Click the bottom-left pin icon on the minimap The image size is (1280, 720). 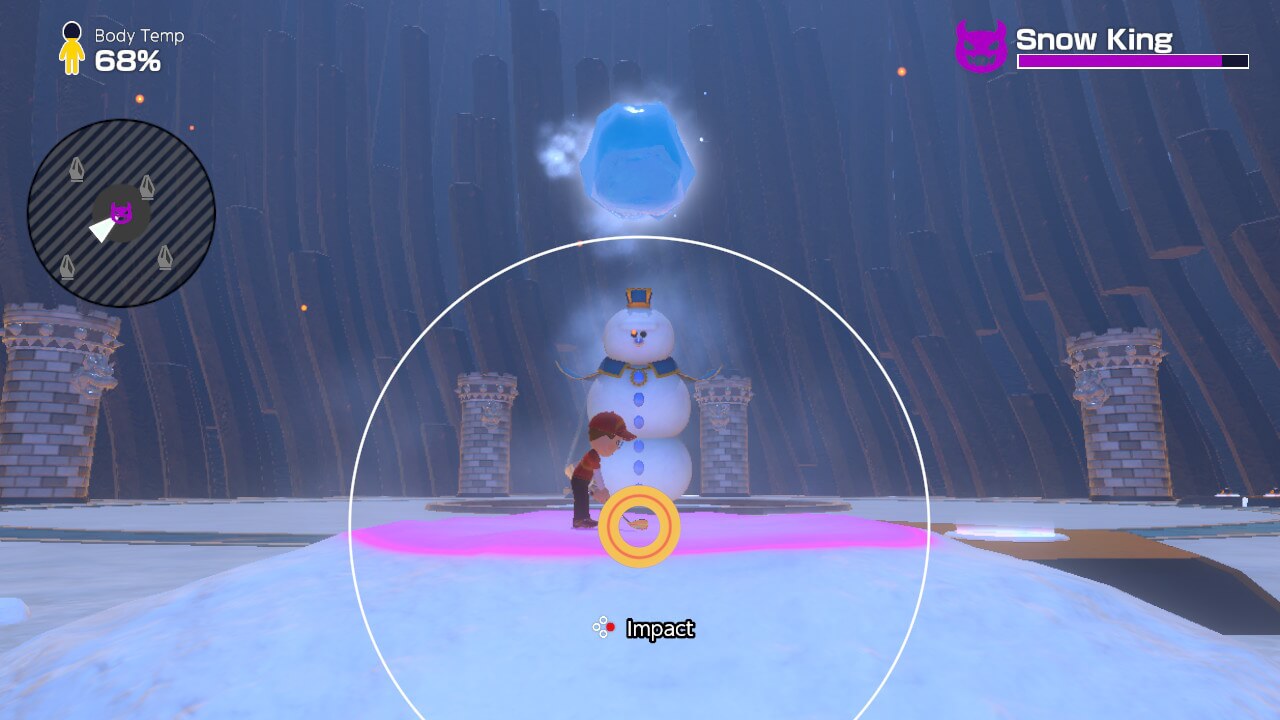pyautogui.click(x=66, y=266)
